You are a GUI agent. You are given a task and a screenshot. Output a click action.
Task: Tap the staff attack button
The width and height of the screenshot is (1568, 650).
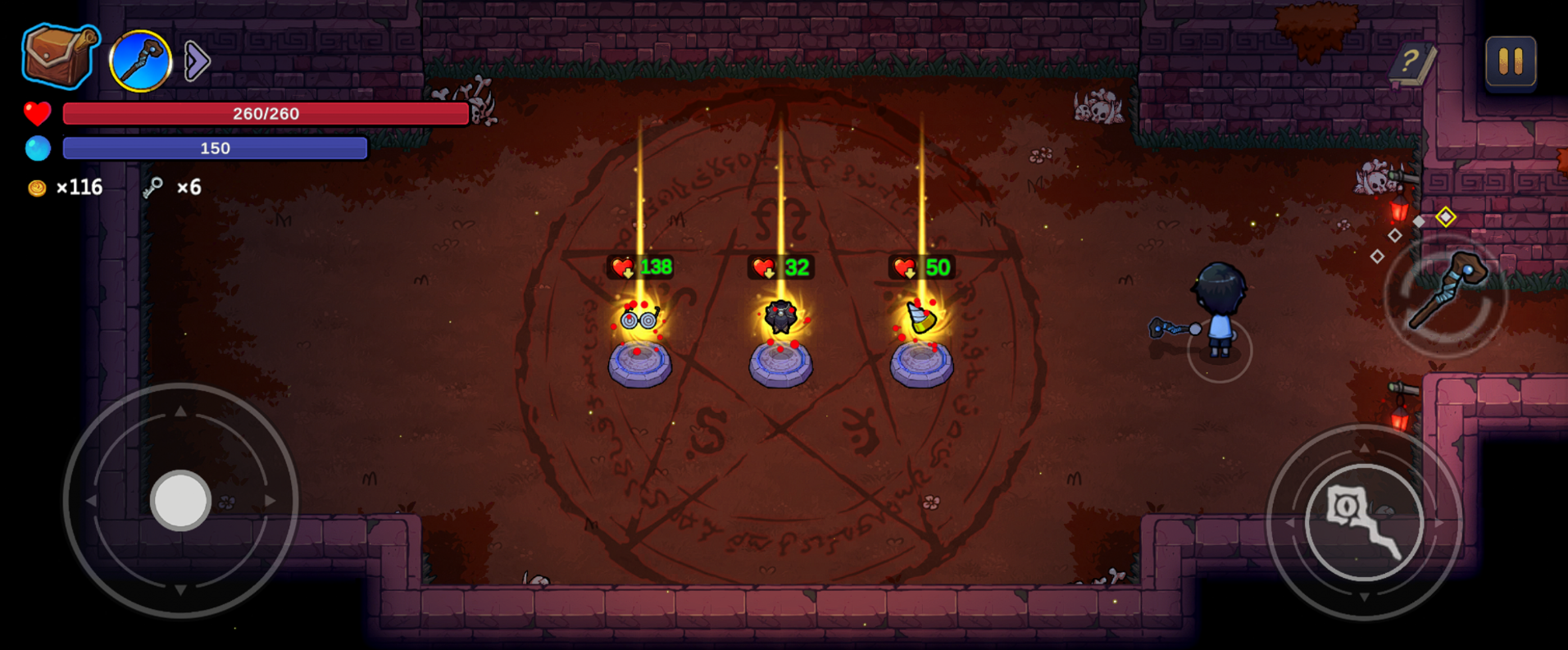pyautogui.click(x=1446, y=294)
